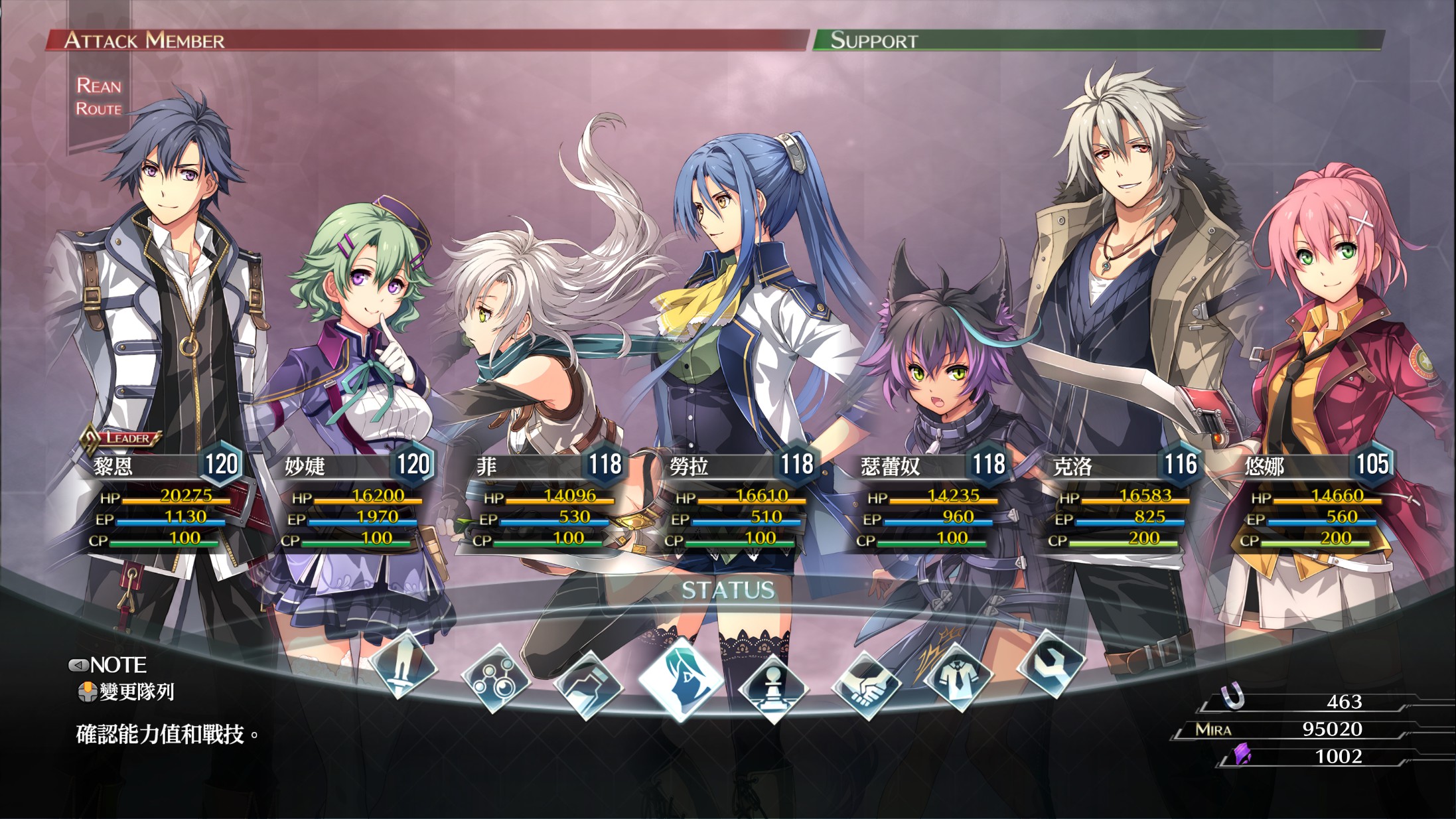Viewport: 1456px width, 819px height.
Task: Open the handshake Link menu icon
Action: coord(866,686)
